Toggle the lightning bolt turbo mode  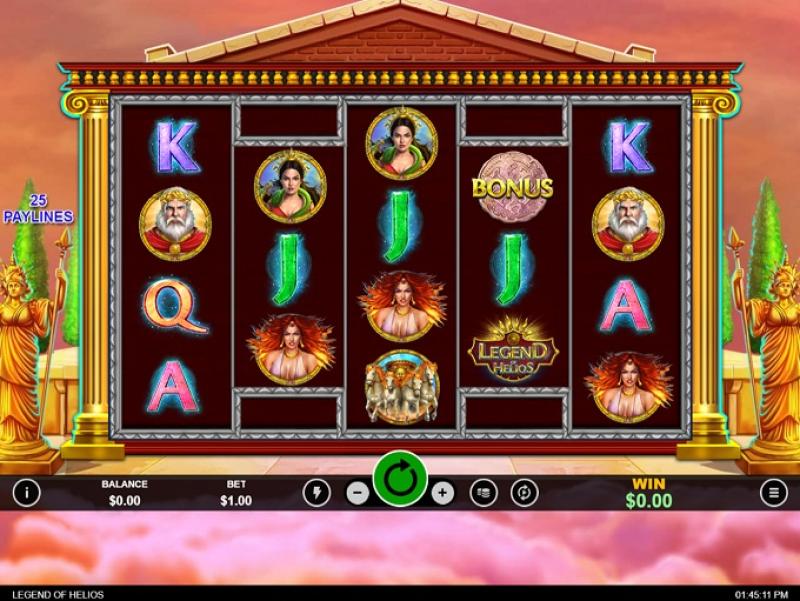pos(316,492)
